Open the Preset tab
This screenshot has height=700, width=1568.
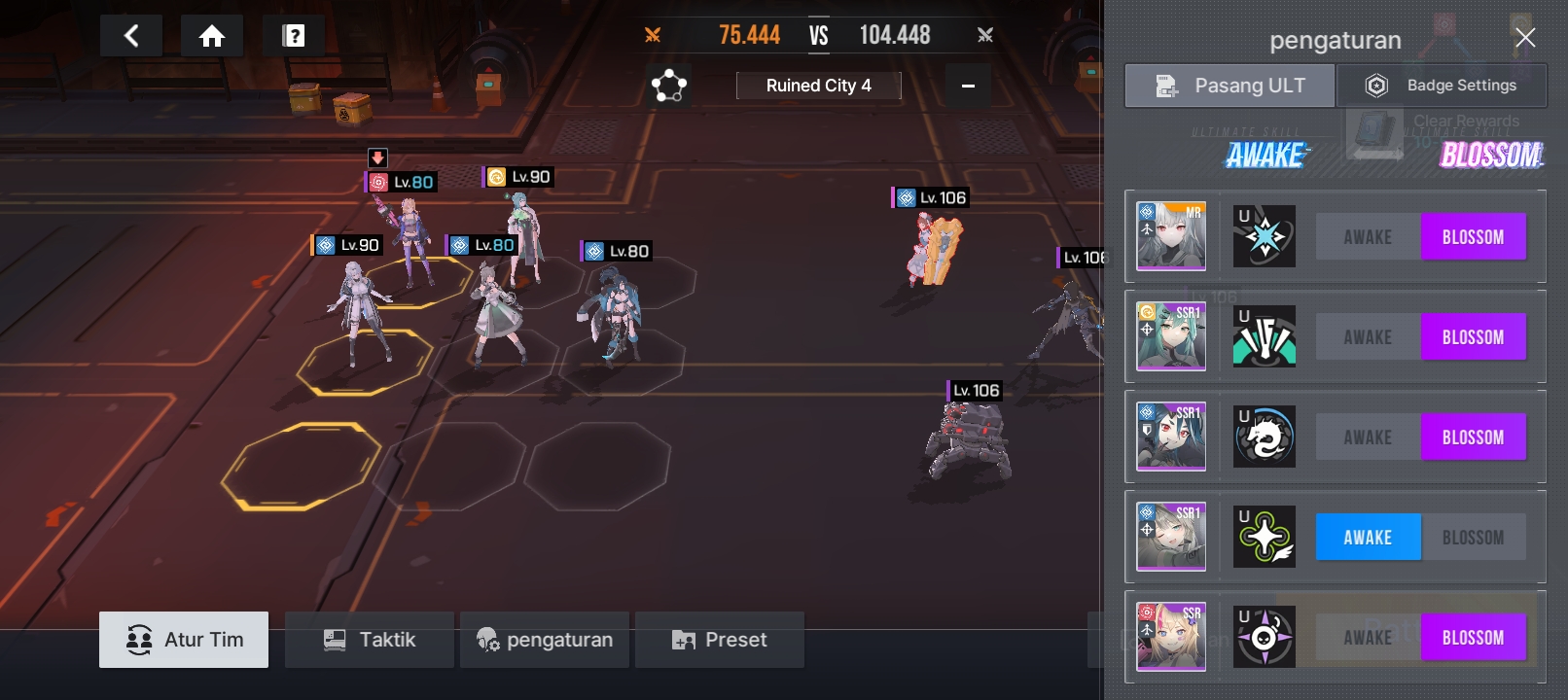coord(720,640)
